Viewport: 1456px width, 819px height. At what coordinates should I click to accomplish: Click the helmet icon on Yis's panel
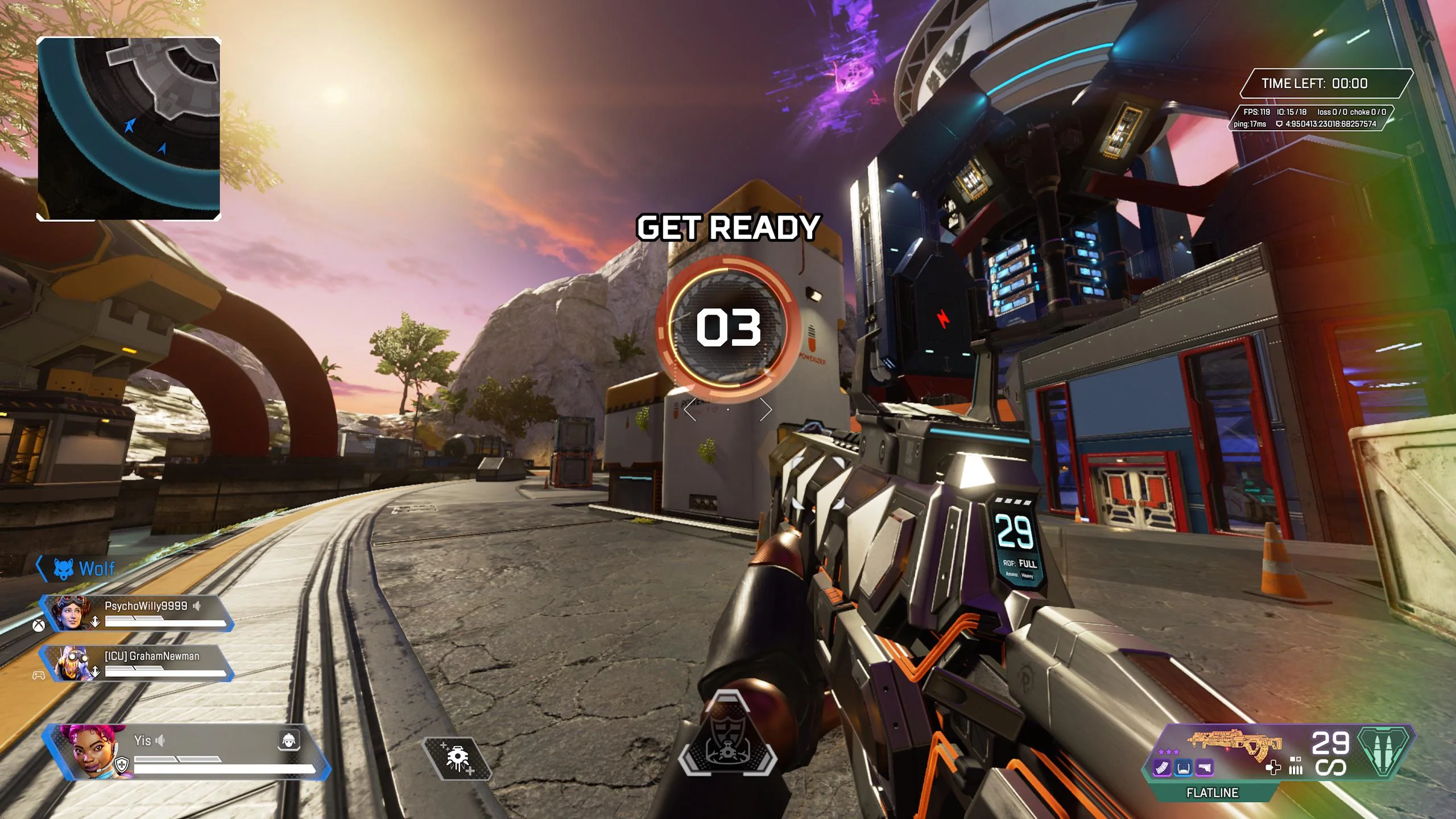point(289,740)
